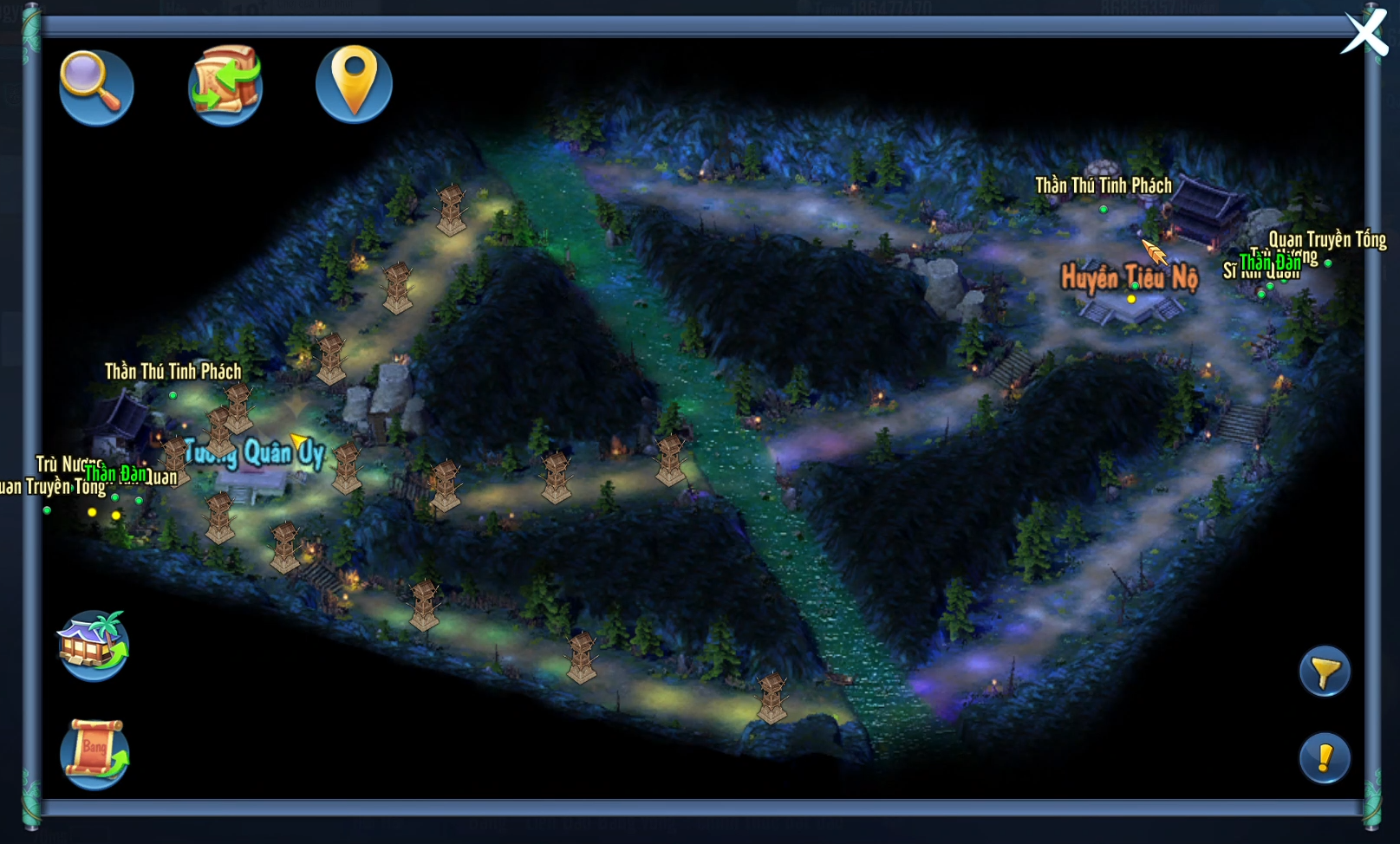Image resolution: width=1400 pixels, height=844 pixels.
Task: Switch maps with the scroll arrows icon
Action: tap(225, 85)
